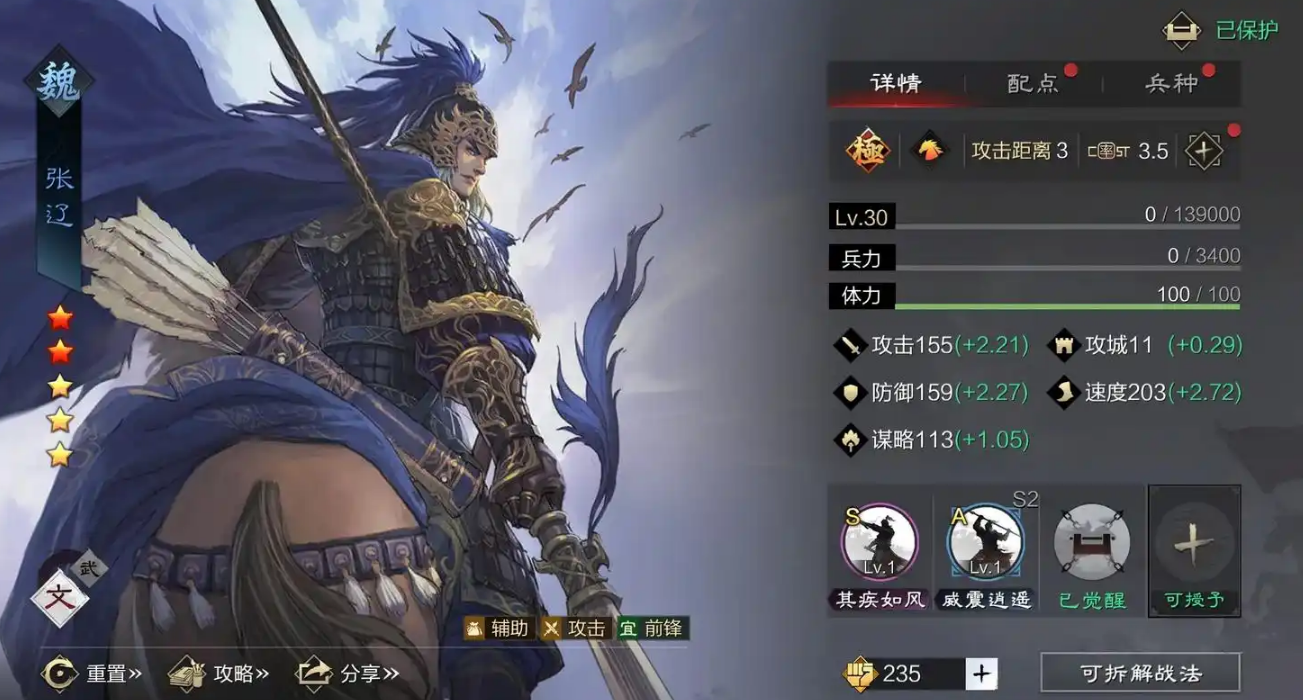
Task: Open the 配点 tab
Action: click(x=1033, y=83)
